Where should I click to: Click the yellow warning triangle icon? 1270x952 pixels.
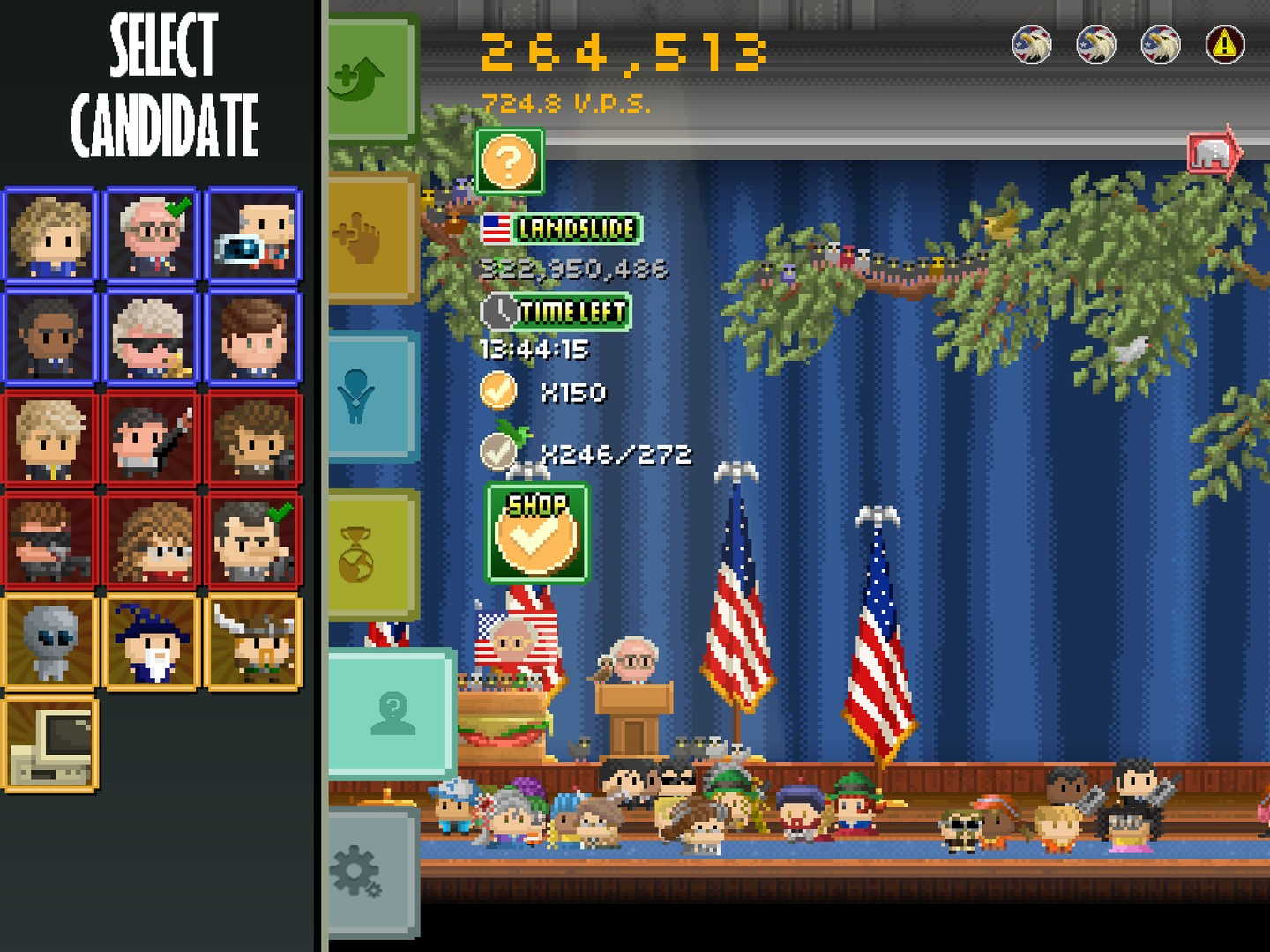point(1224,44)
